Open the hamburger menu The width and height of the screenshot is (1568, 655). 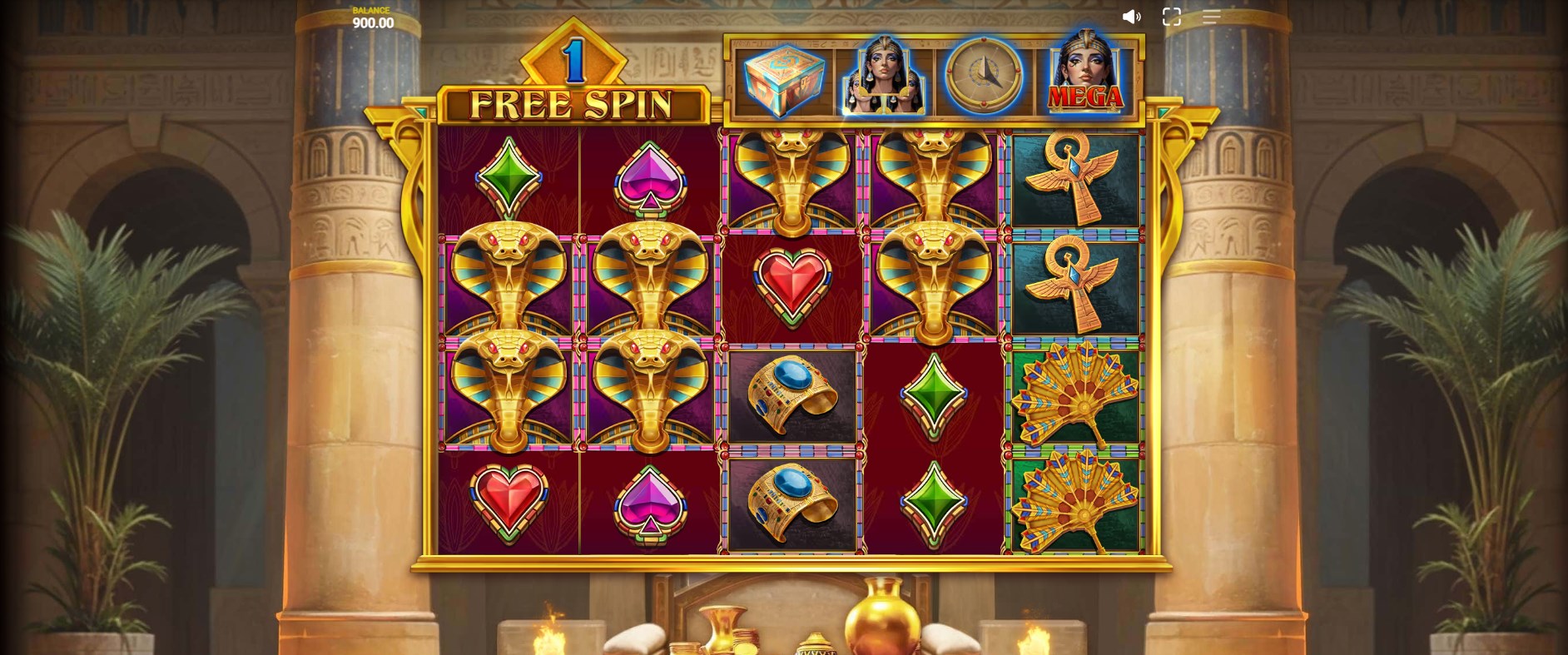[x=1211, y=17]
